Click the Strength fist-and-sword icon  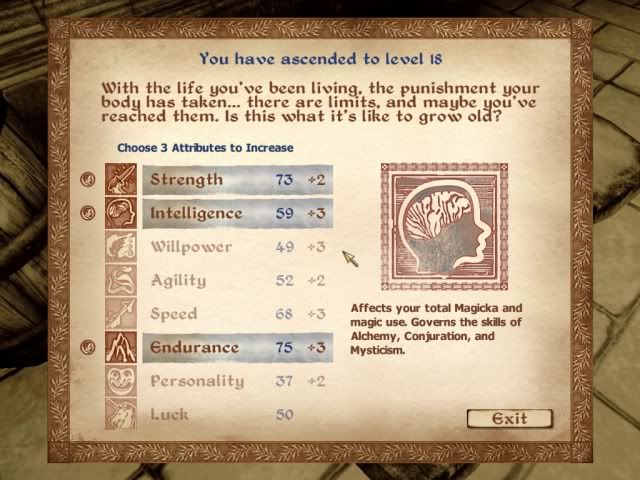tap(121, 180)
